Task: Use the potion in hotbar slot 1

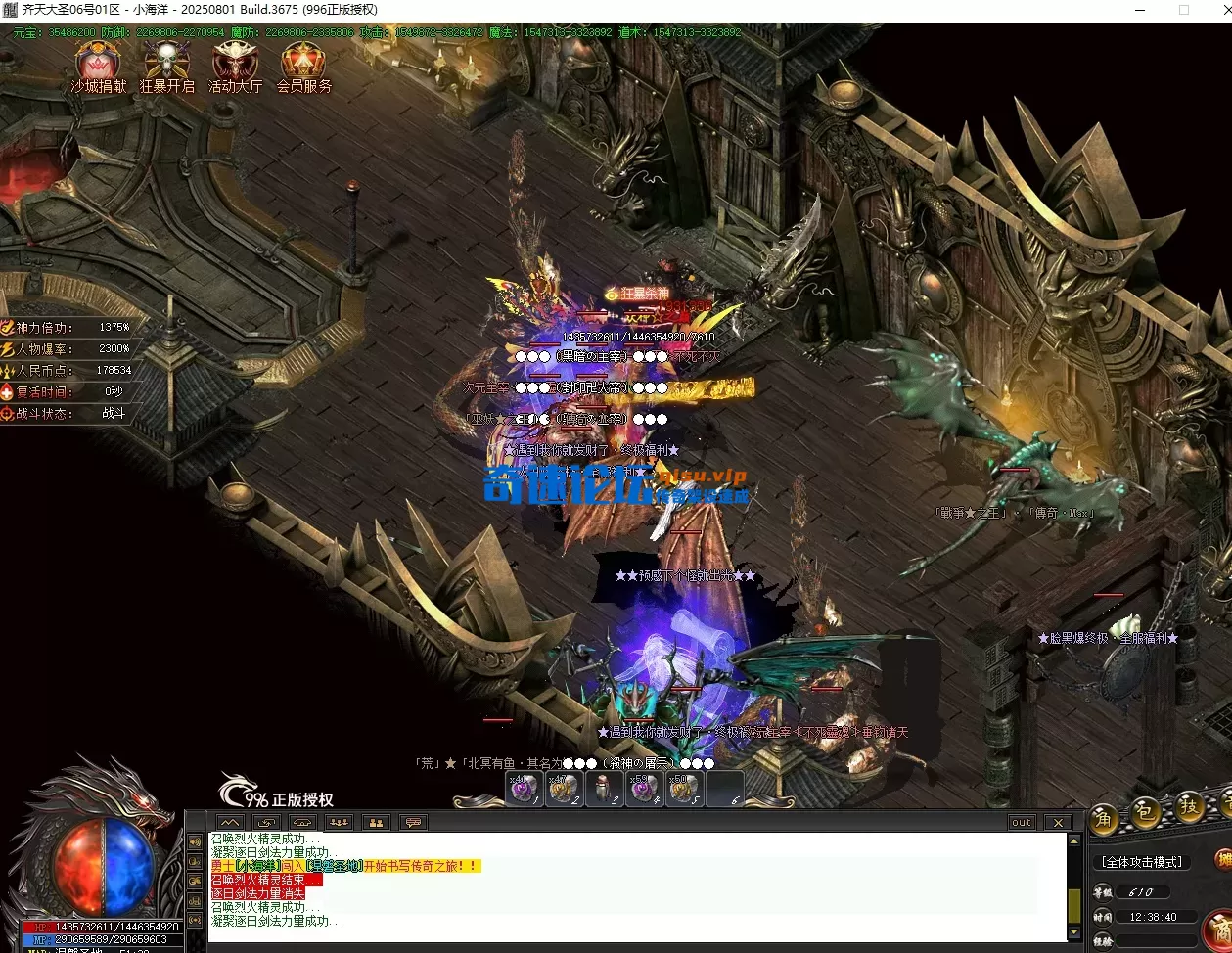Action: tap(523, 788)
